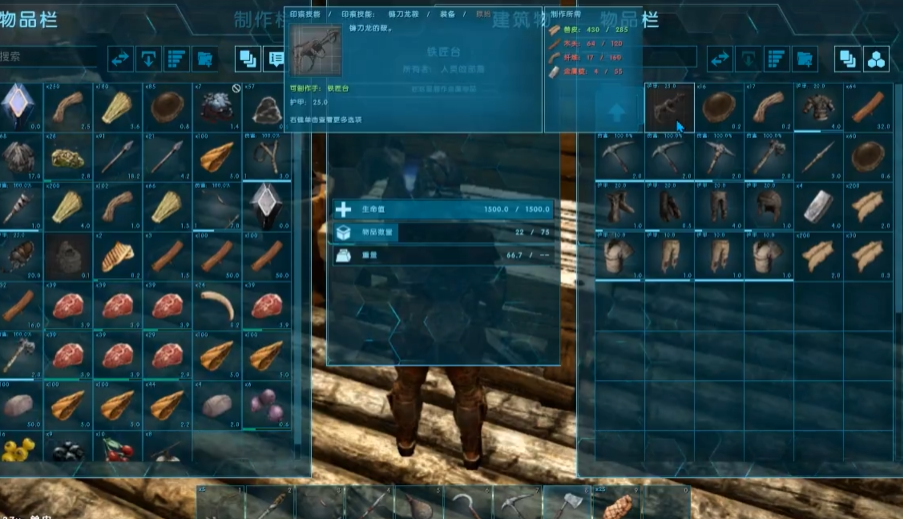Click the sort list button in the left inventory

point(176,59)
